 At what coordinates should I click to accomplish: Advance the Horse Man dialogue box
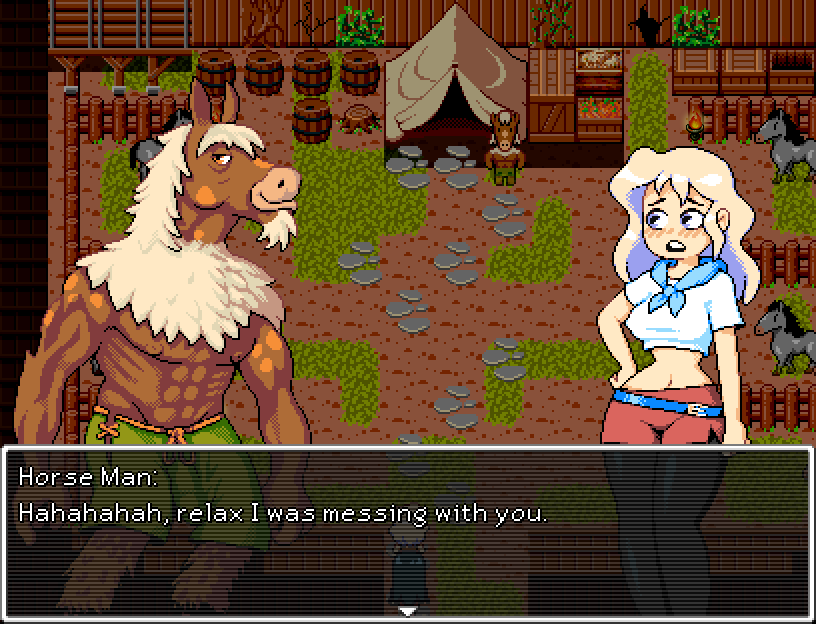click(x=407, y=530)
